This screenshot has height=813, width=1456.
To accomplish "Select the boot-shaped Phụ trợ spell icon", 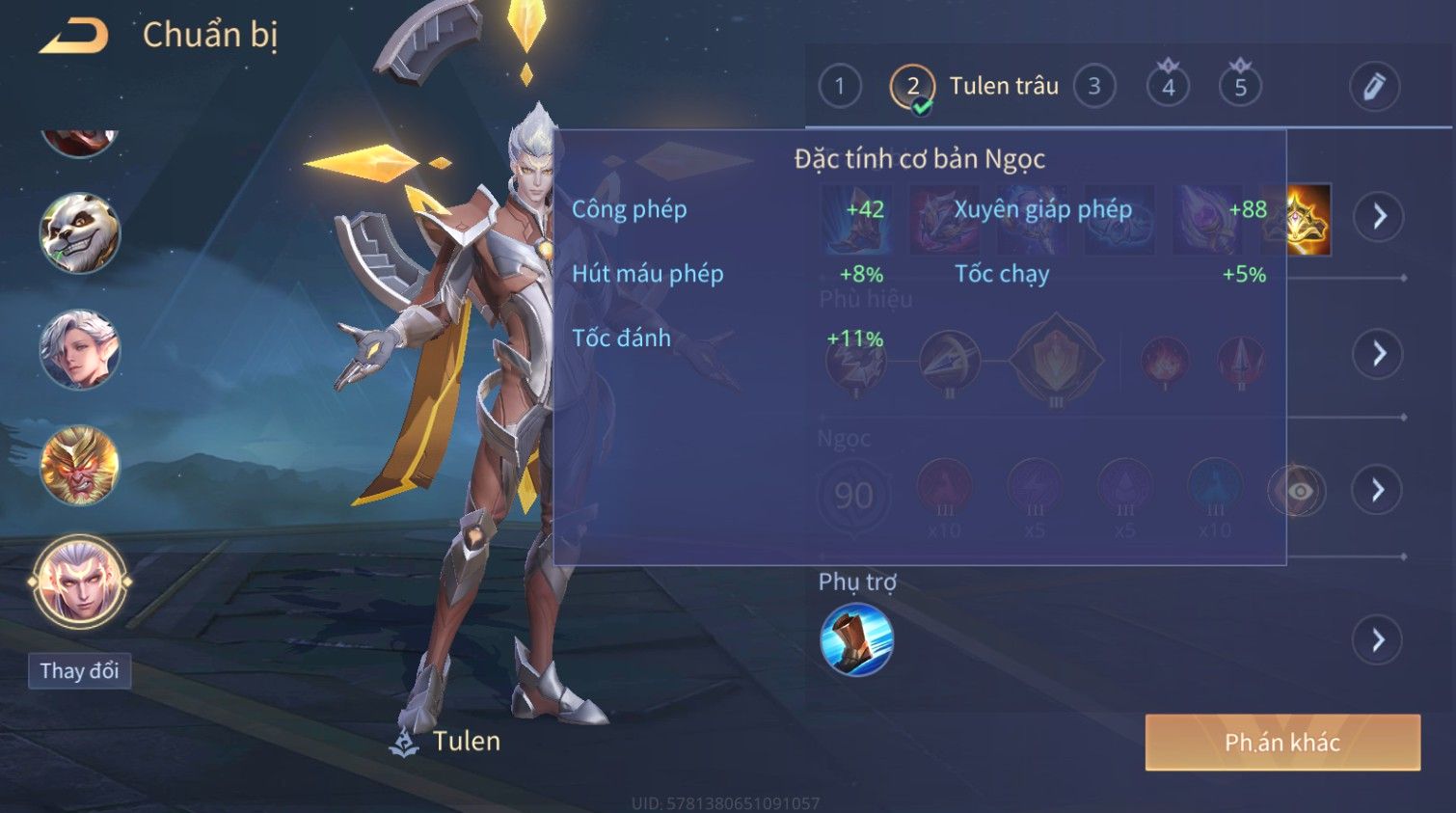I will 856,639.
